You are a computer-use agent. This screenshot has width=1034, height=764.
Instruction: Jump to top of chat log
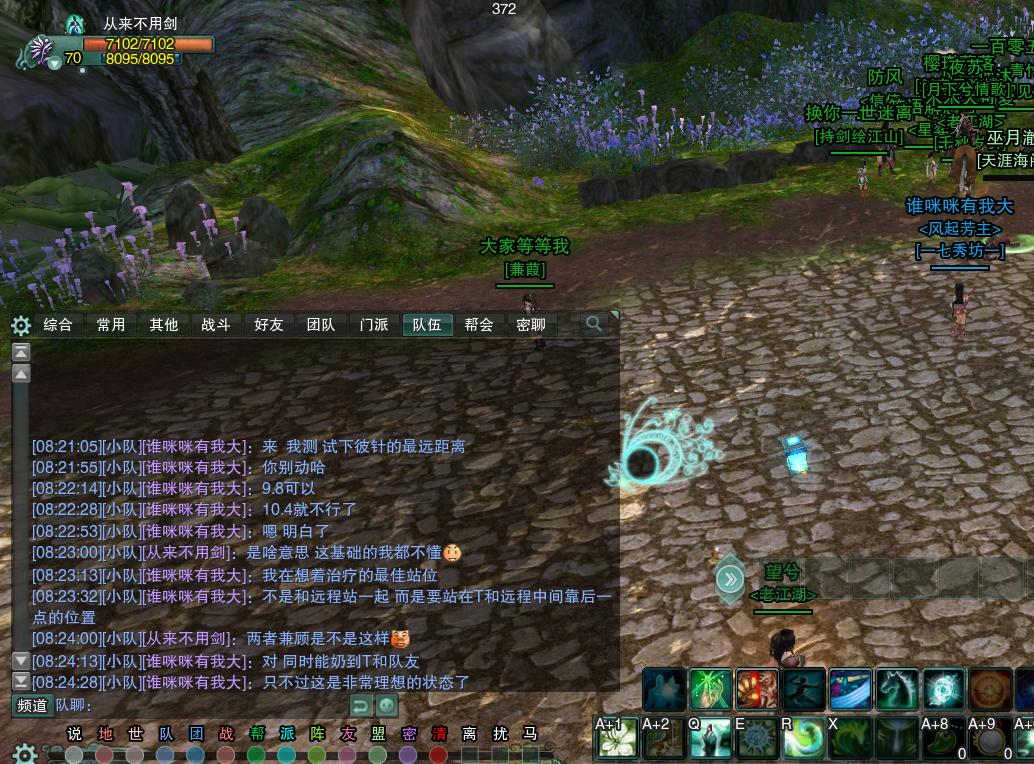(21, 352)
